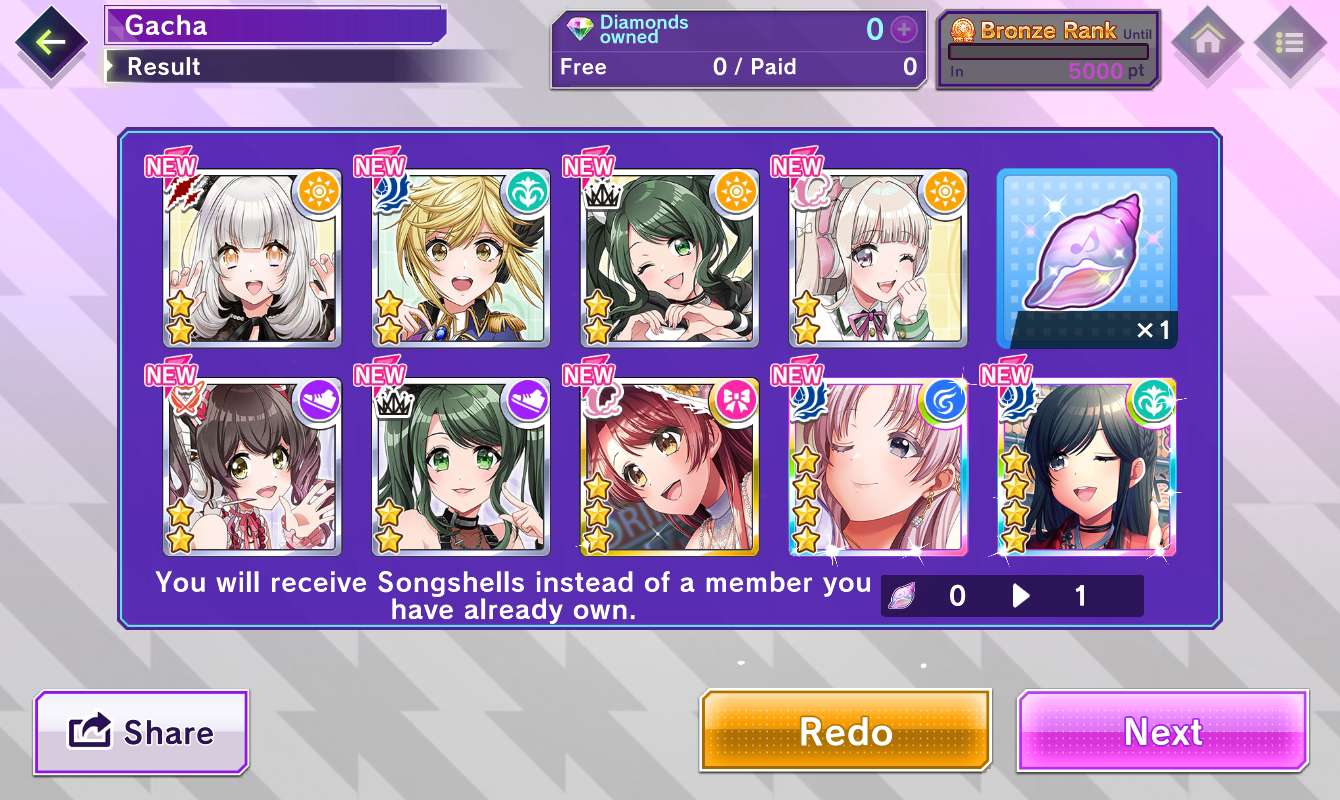Redo the gacha pull
Screen dimensions: 1340x800
click(845, 732)
